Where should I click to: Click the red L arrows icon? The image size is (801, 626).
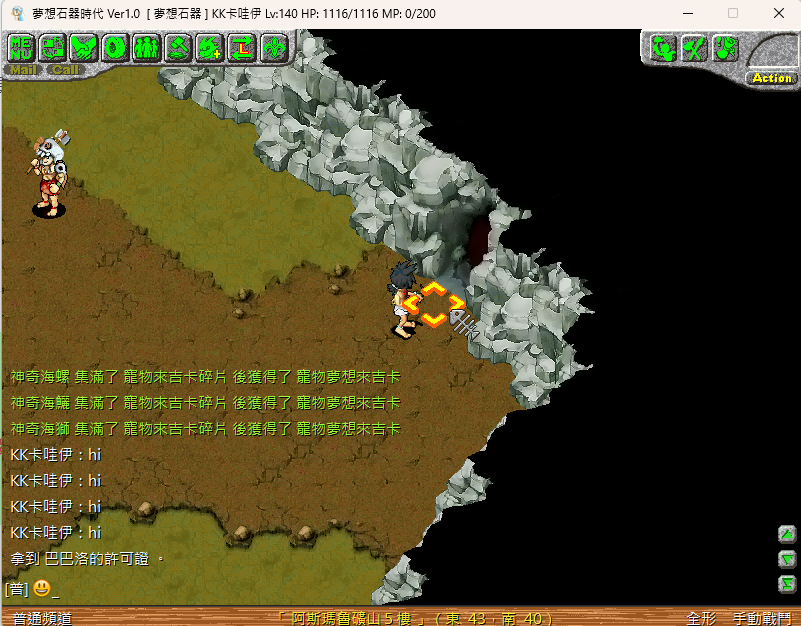(242, 47)
